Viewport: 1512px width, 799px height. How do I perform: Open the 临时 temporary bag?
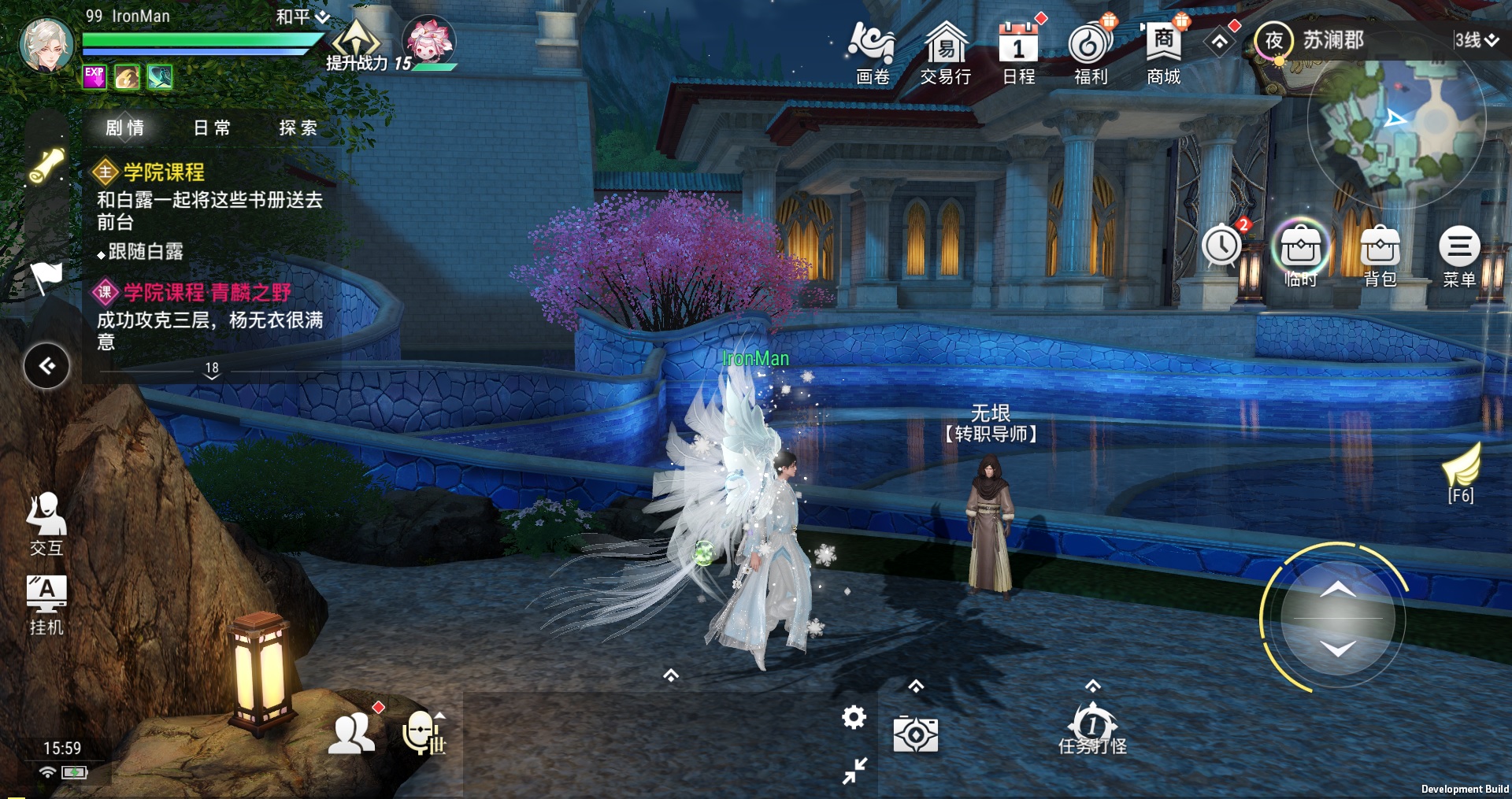1300,255
